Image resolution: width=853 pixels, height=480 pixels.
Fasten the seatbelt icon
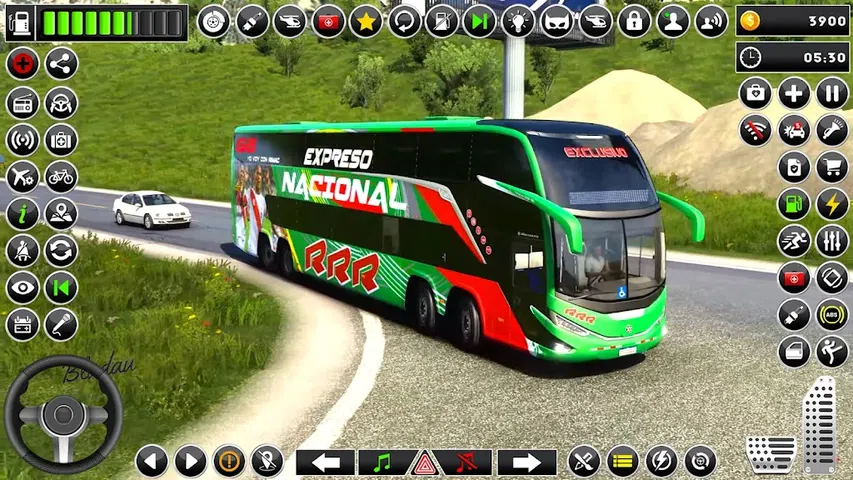click(x=22, y=250)
